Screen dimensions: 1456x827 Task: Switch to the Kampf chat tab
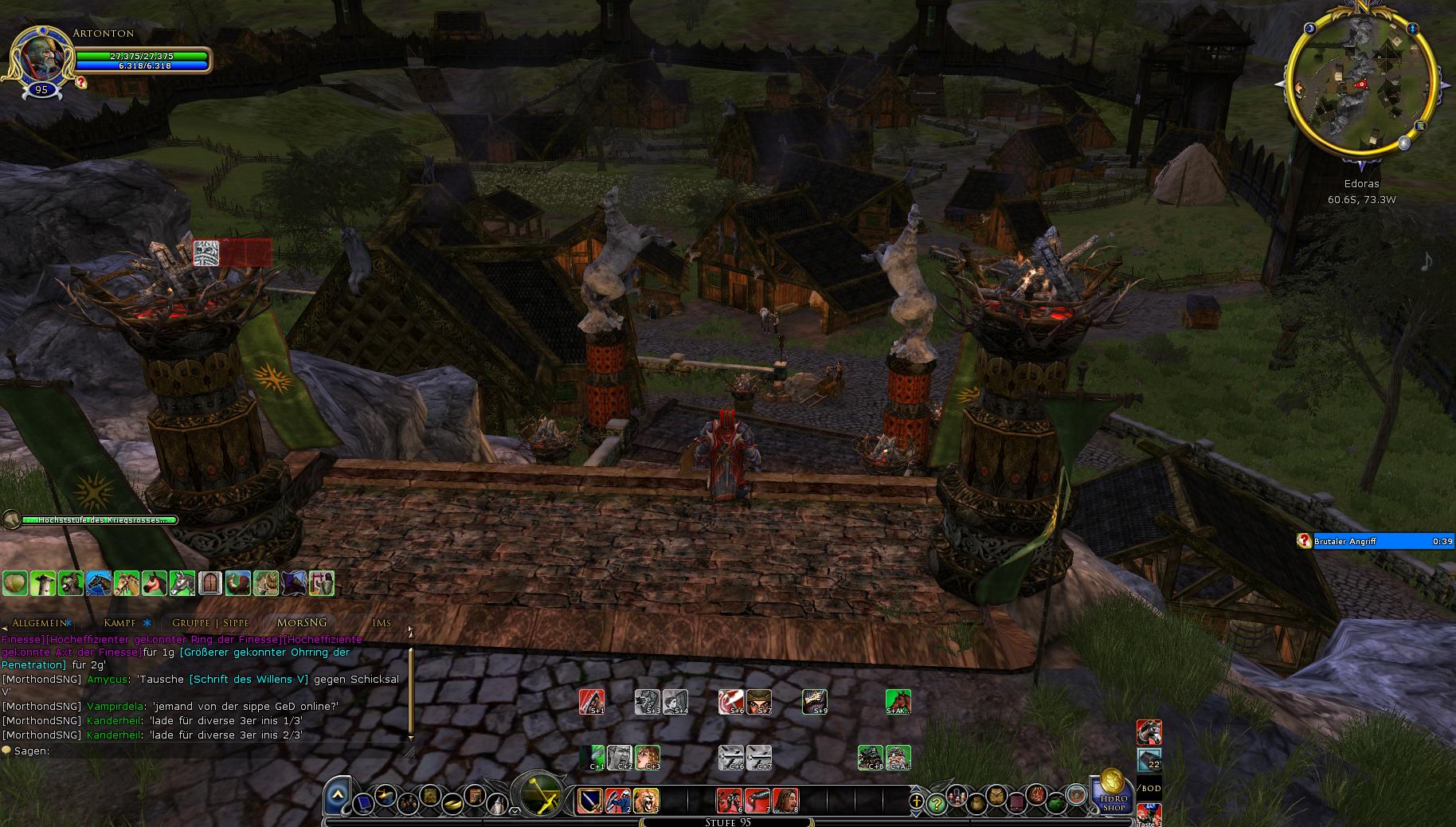click(x=119, y=623)
